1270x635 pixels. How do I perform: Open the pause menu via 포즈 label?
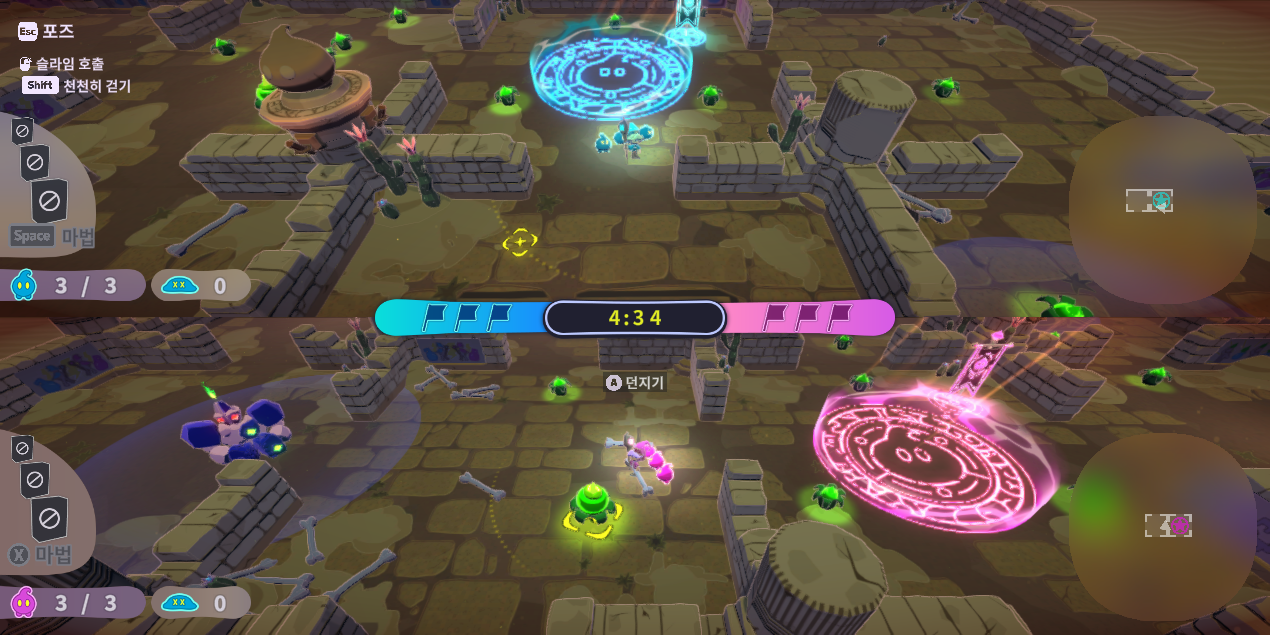point(57,31)
